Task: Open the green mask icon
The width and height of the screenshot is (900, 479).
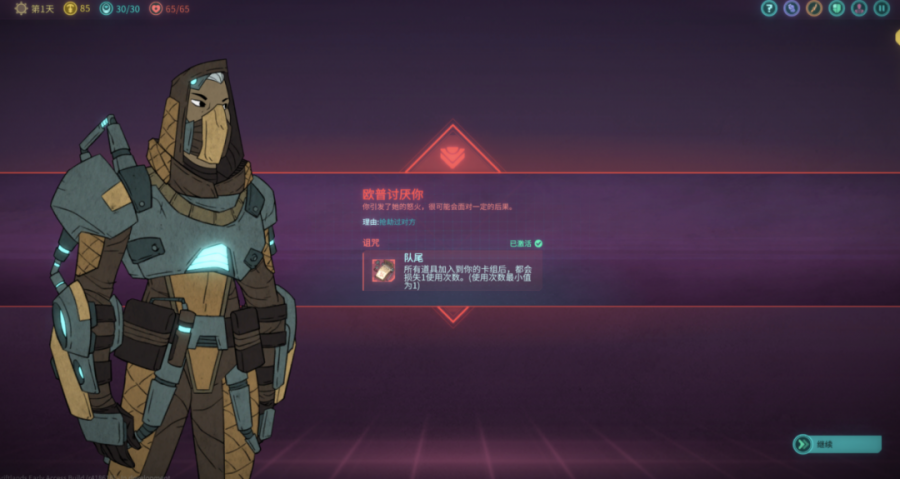Action: [837, 9]
